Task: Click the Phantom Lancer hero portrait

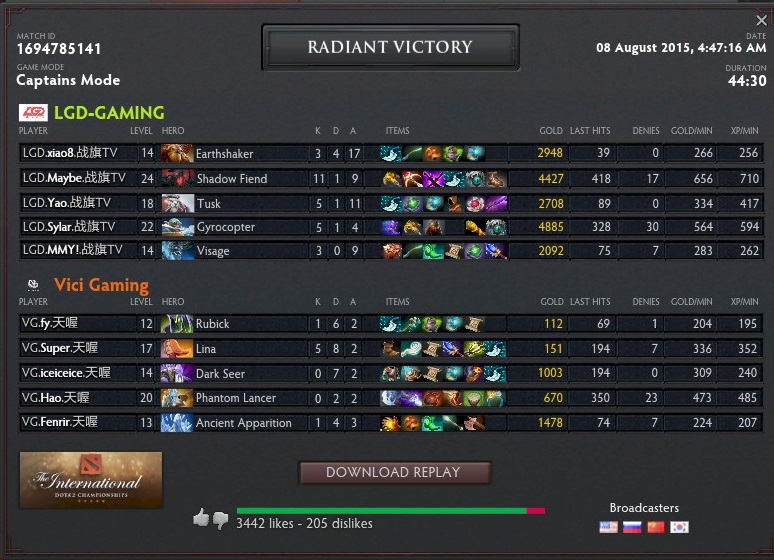Action: tap(177, 397)
